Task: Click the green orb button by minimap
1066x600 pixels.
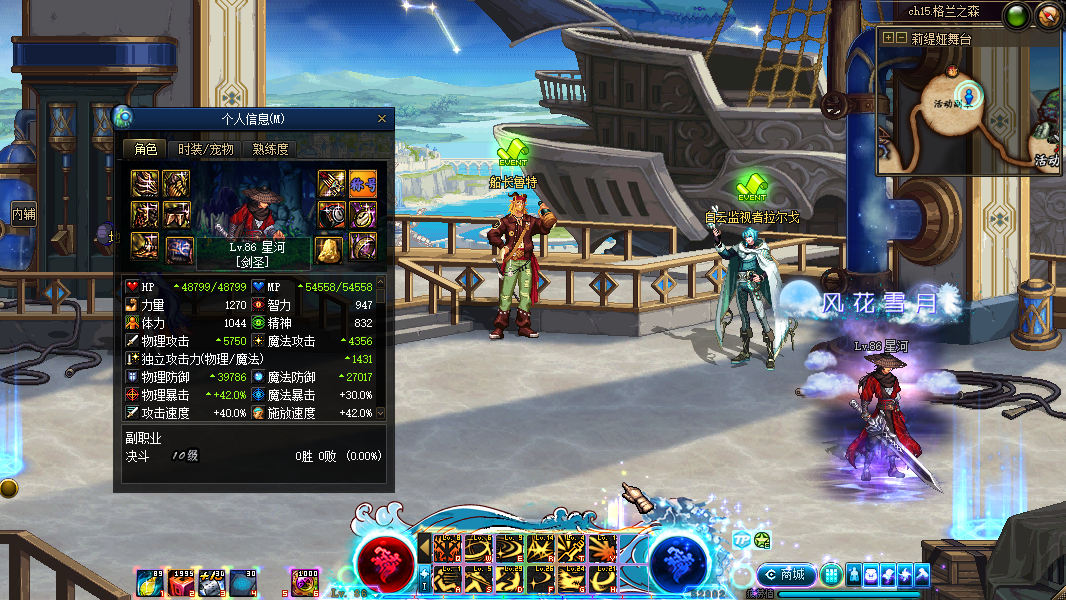Action: tap(1018, 16)
